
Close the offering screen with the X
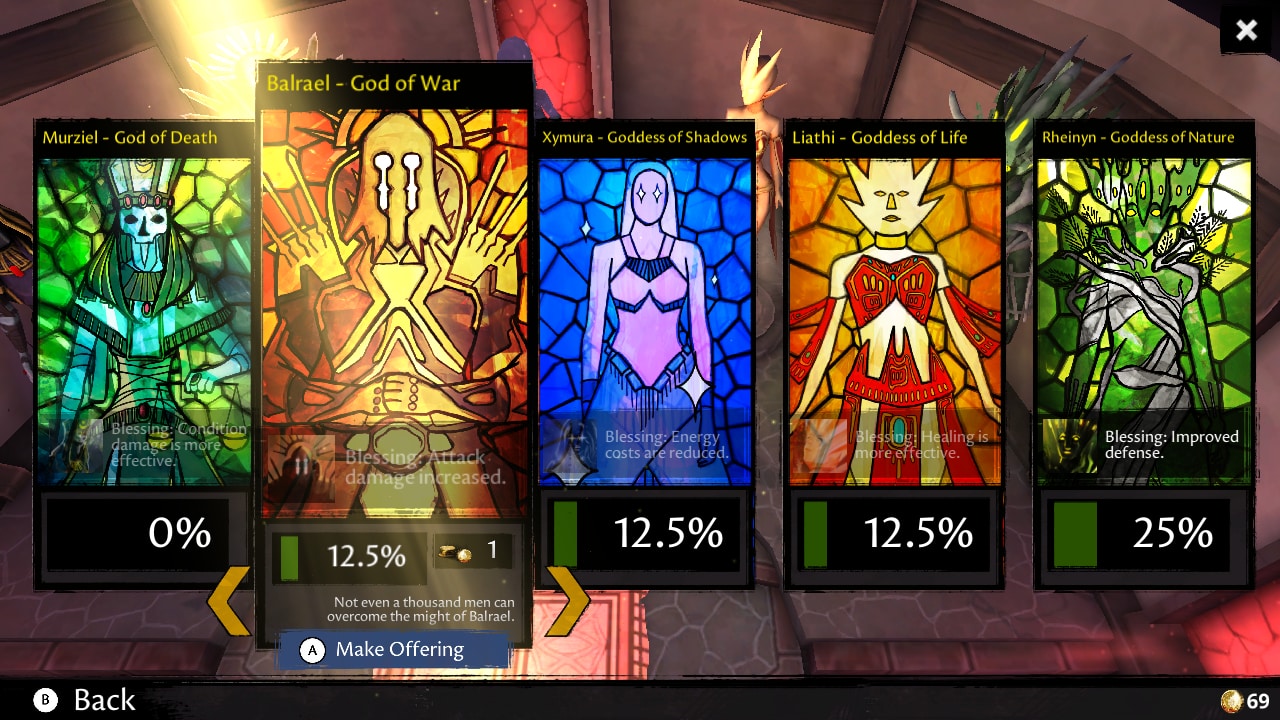coord(1246,30)
